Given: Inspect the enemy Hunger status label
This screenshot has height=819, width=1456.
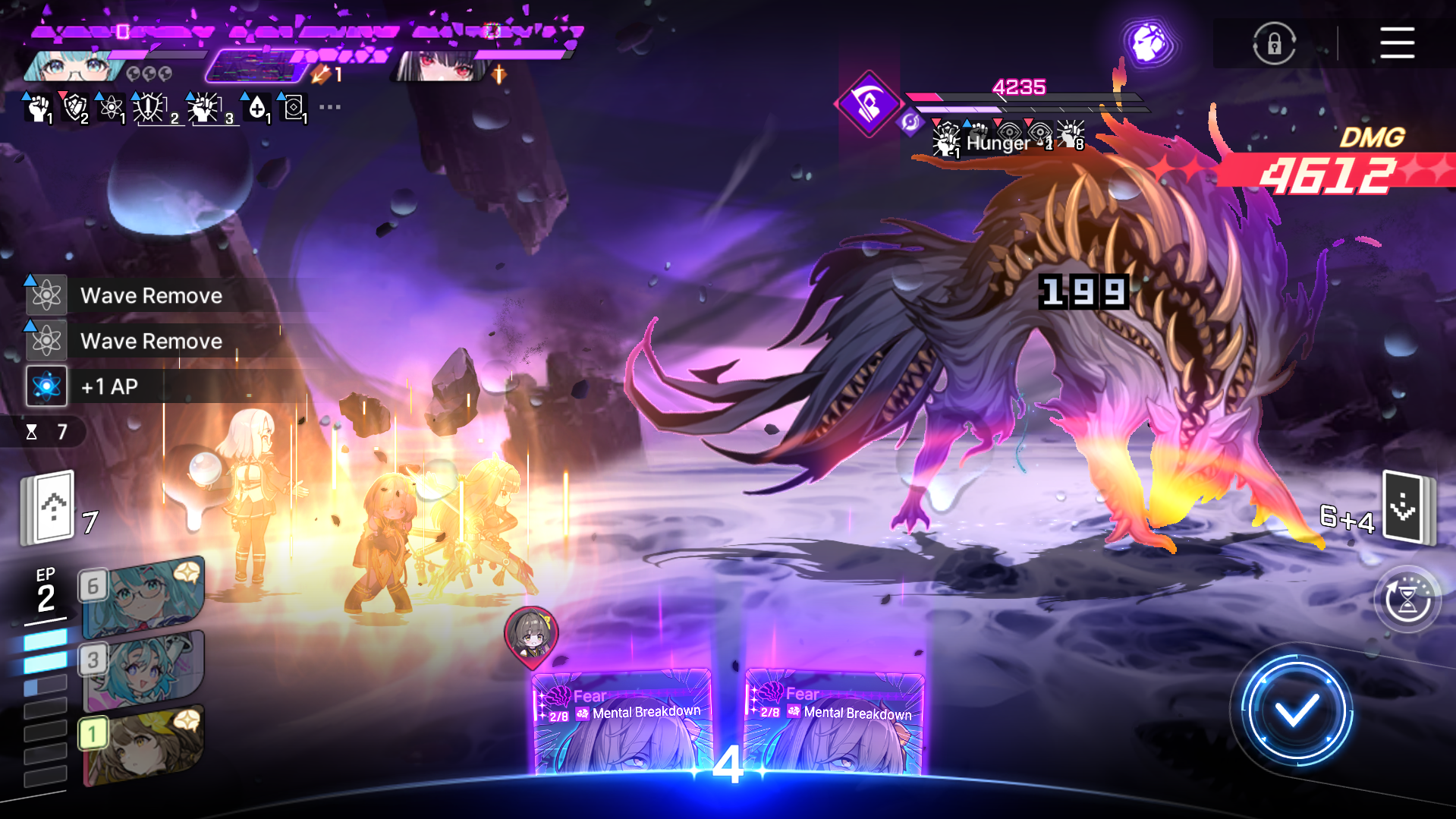Looking at the screenshot, I should coord(997,143).
